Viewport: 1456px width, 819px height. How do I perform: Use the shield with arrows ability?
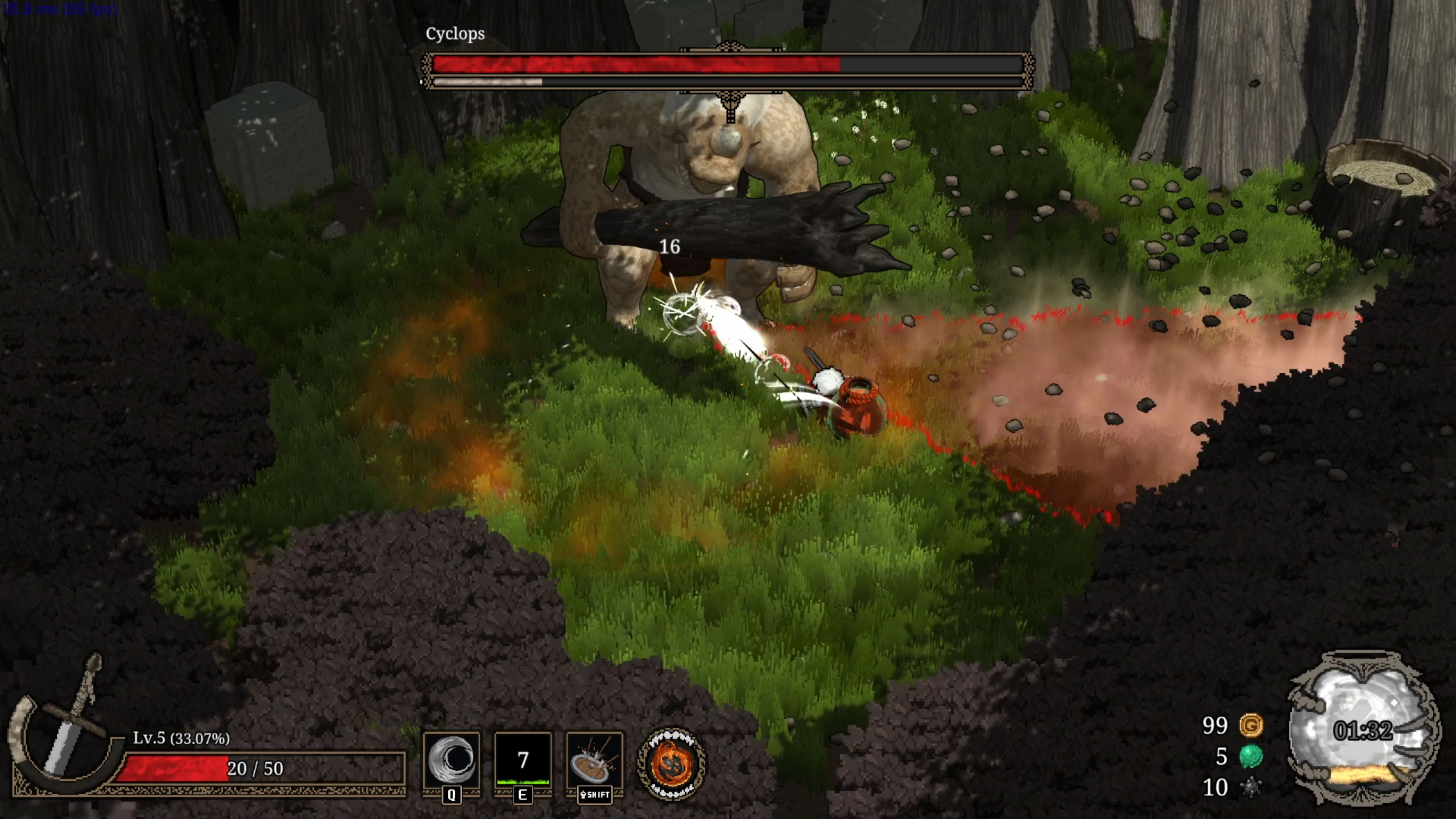[x=594, y=760]
